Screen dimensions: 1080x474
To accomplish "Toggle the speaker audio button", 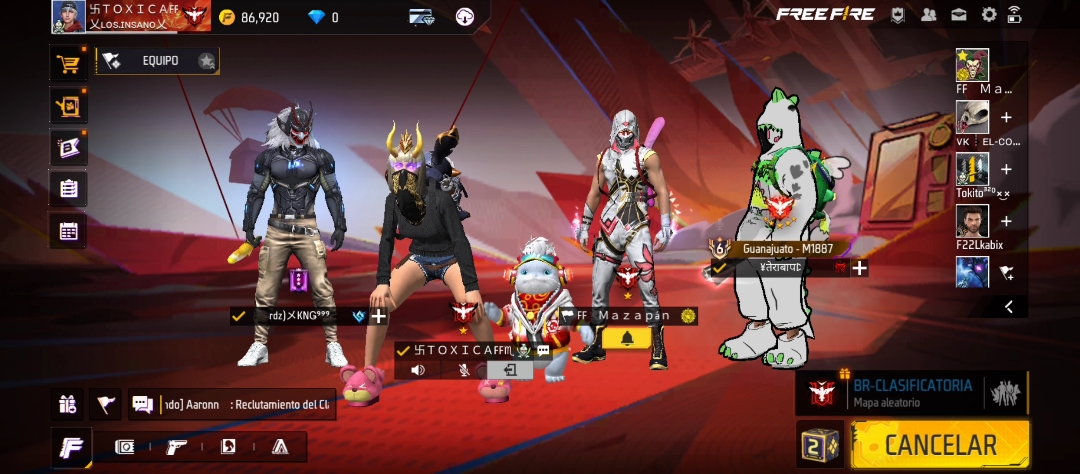I will (418, 370).
